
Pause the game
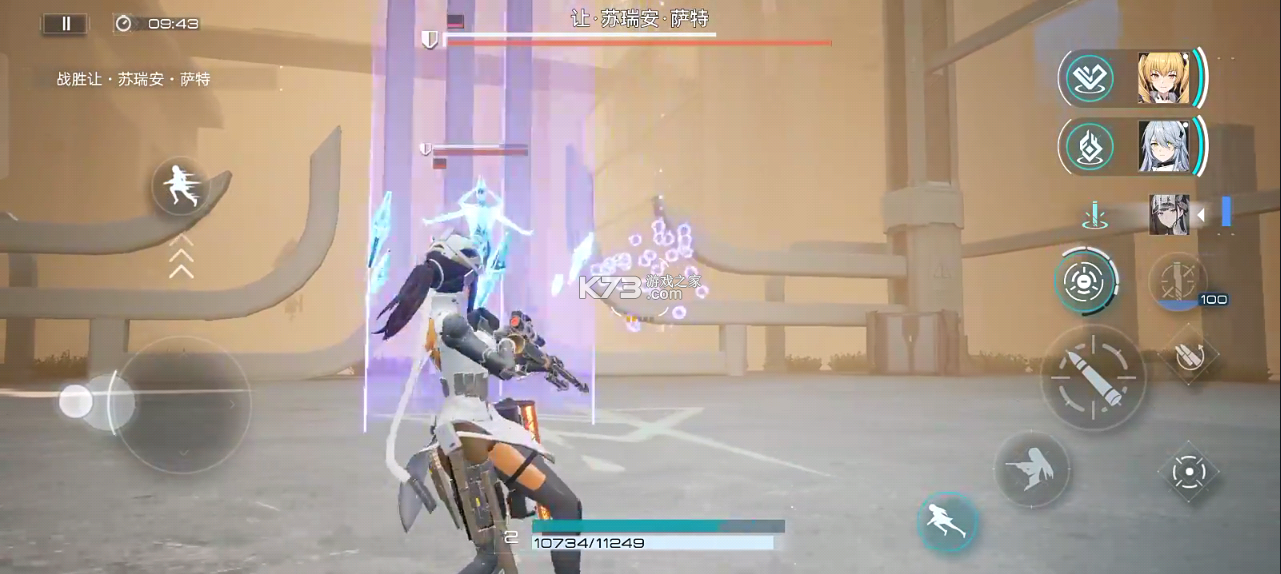pos(66,24)
